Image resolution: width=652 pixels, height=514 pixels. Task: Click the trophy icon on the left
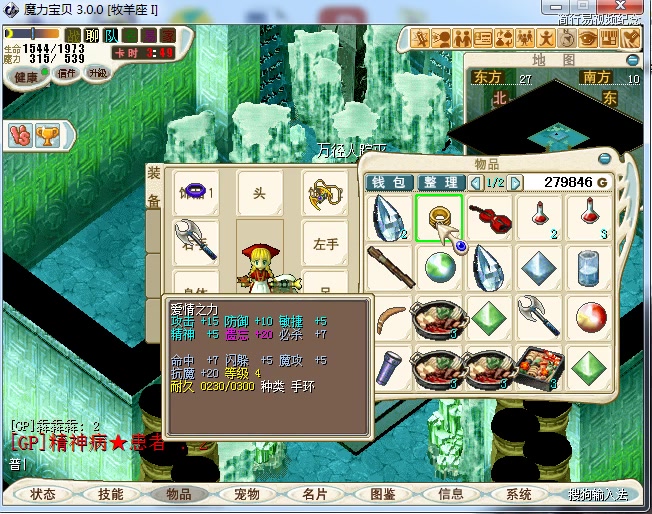click(x=48, y=133)
